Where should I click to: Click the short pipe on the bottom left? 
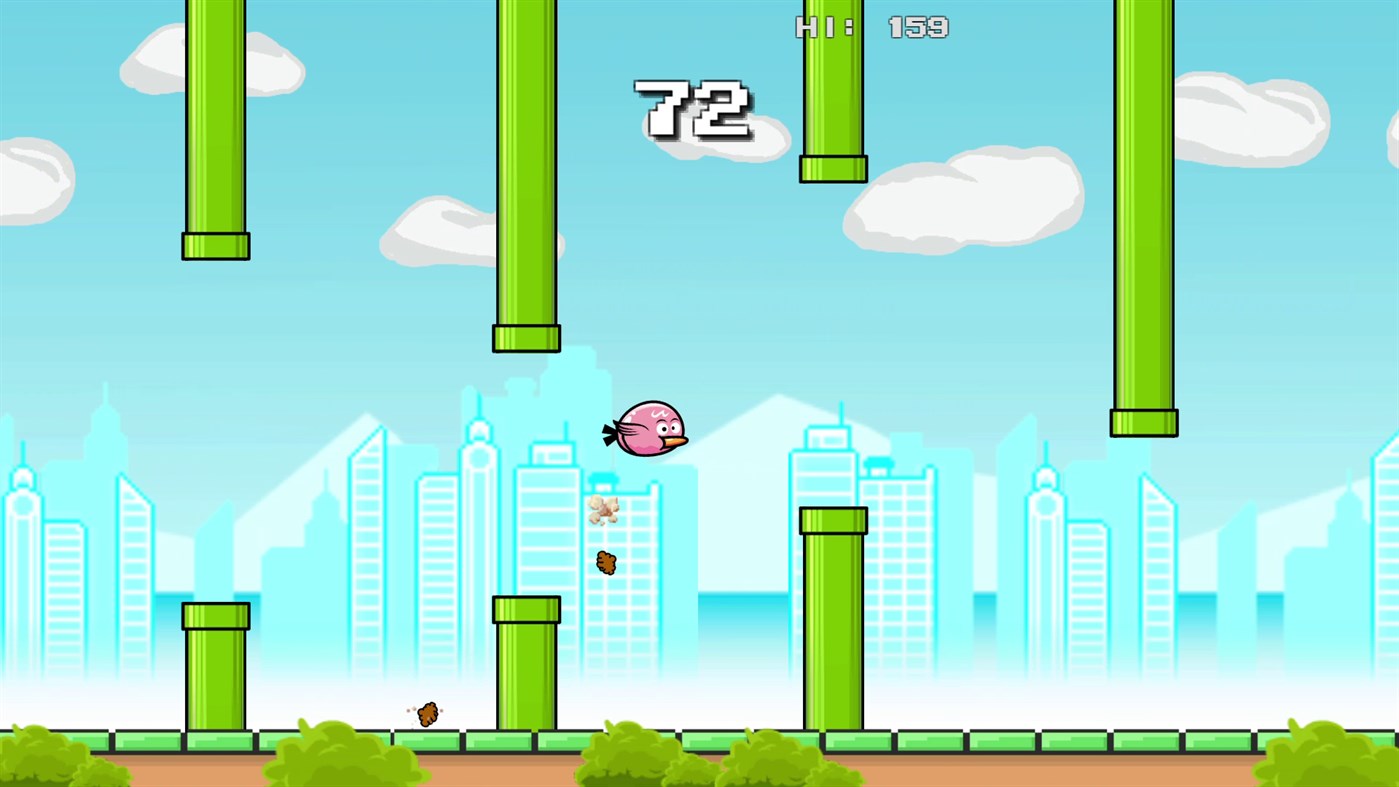(x=215, y=670)
